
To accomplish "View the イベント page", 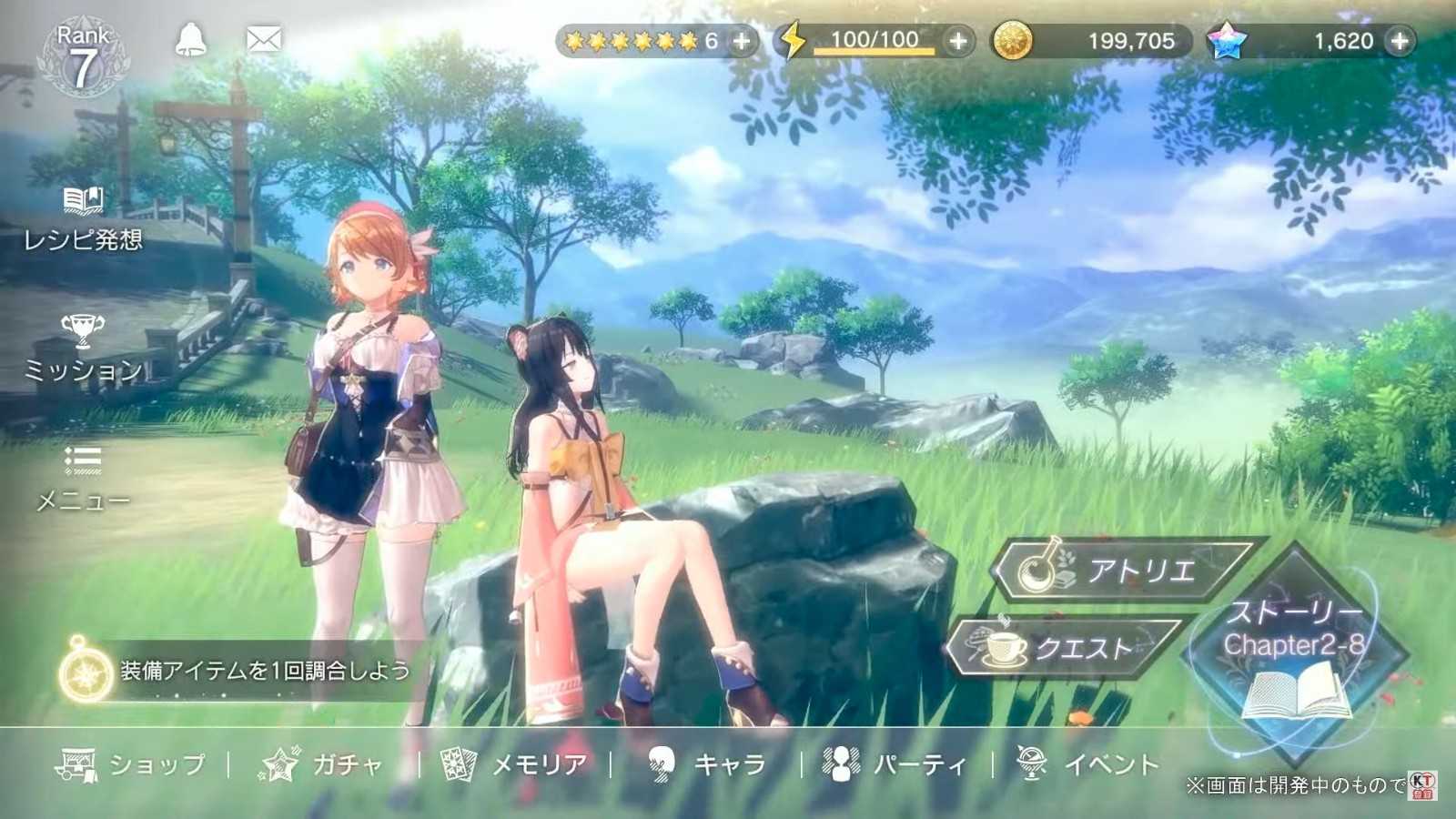I will [1087, 764].
